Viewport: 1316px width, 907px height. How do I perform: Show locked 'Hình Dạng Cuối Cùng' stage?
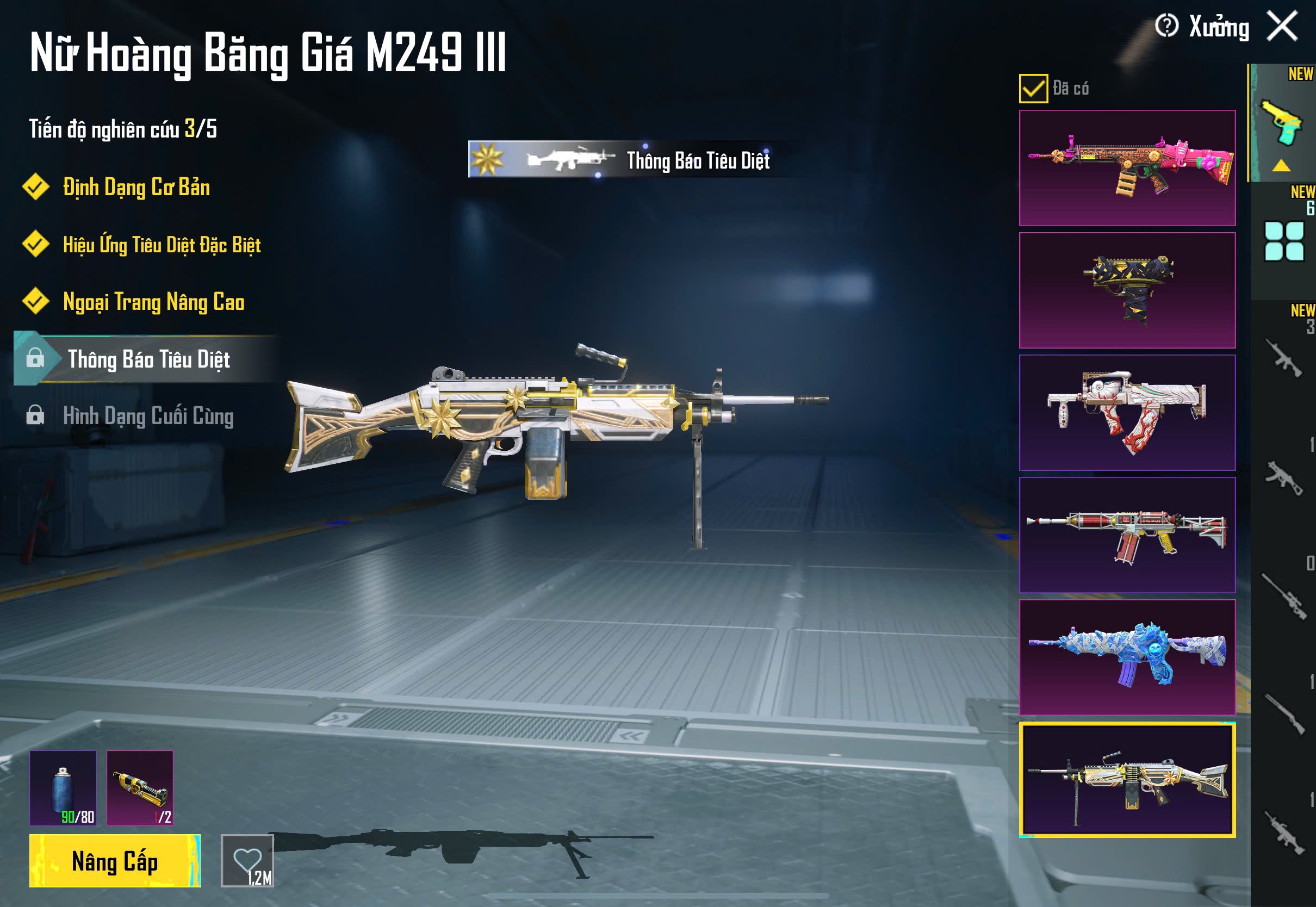148,416
